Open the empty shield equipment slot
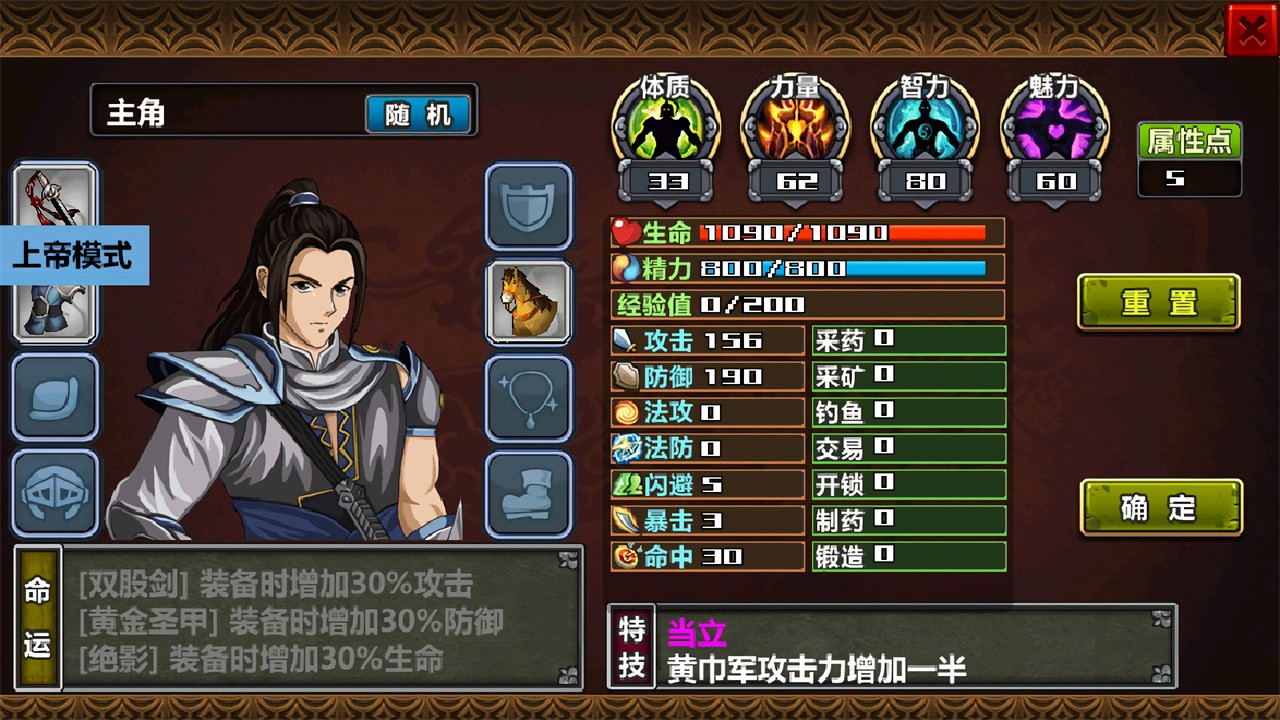The image size is (1280, 720). [x=529, y=206]
